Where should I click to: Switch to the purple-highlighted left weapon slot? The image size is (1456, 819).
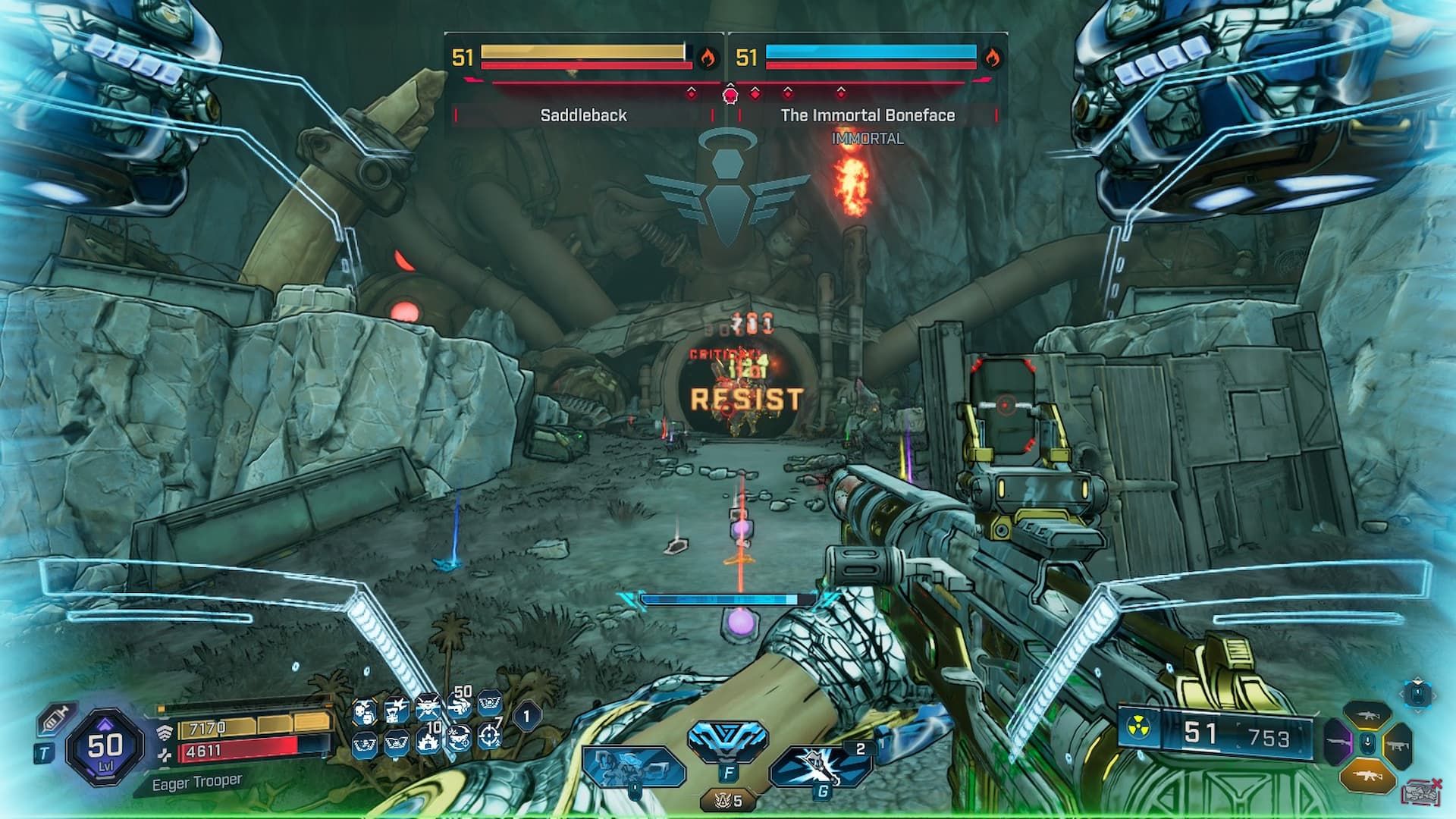1338,742
